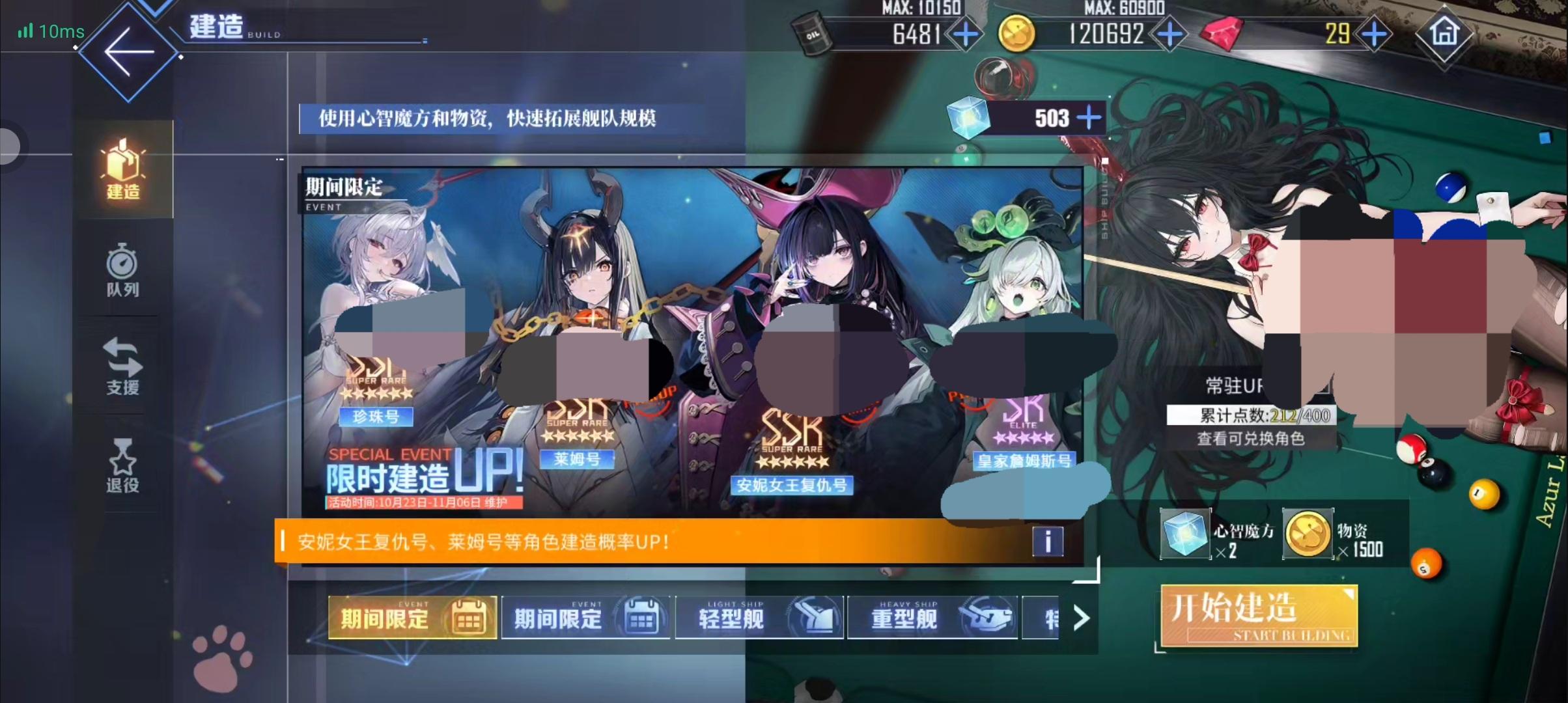Open the event info 'i' button
The height and width of the screenshot is (703, 1568).
(1048, 542)
